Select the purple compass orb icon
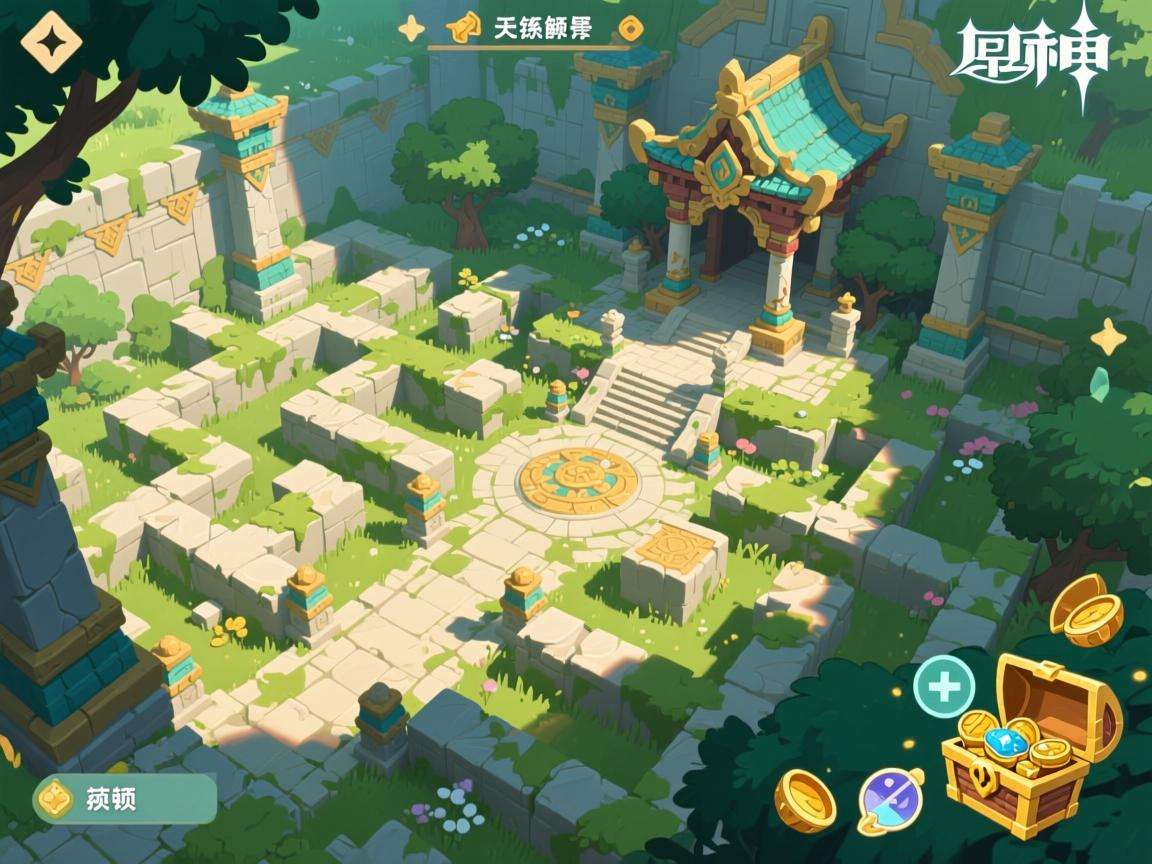The width and height of the screenshot is (1152, 864). (889, 800)
